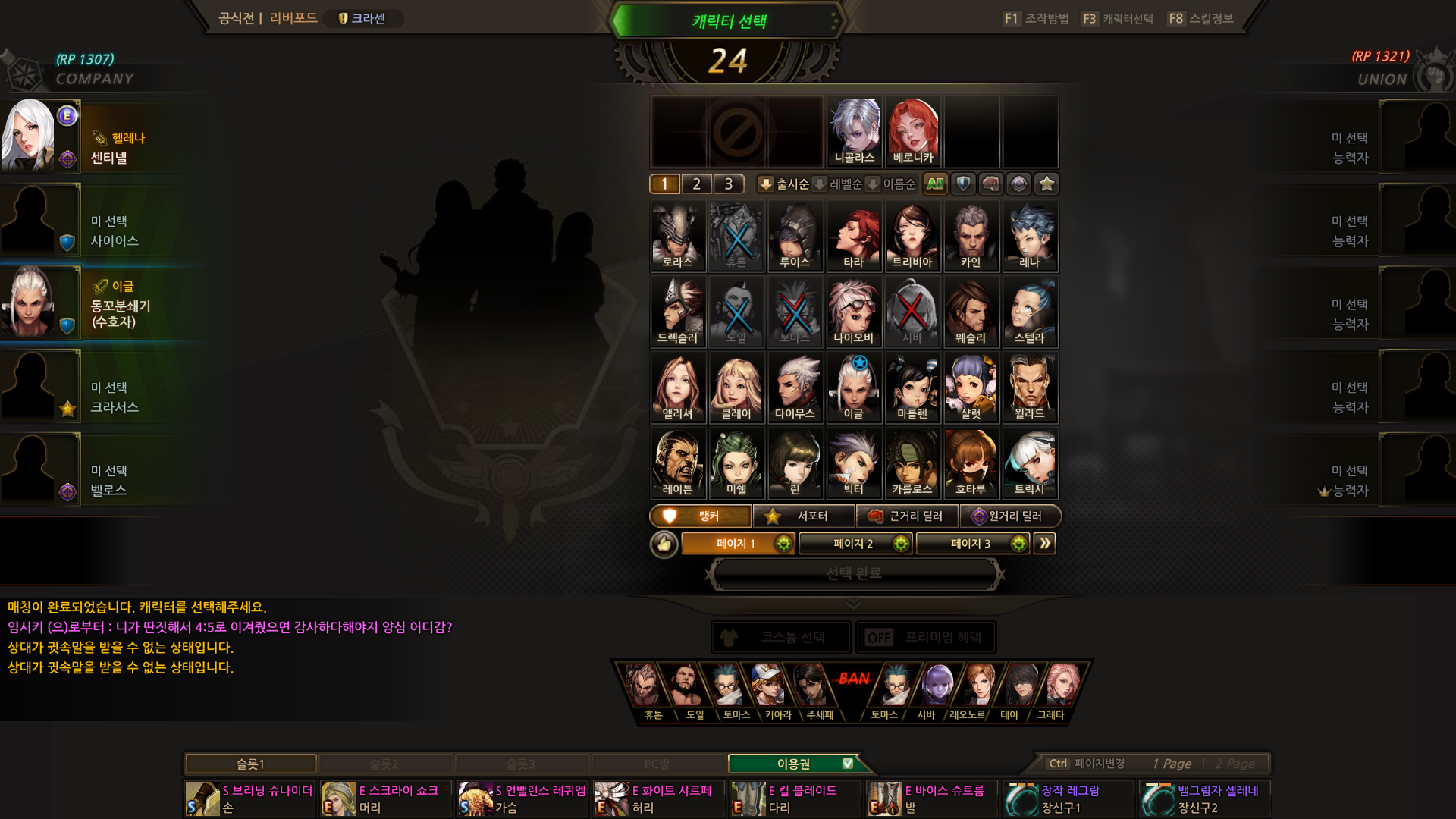Select the 트릭시 character tile
This screenshot has height=819, width=1456.
pos(1030,463)
